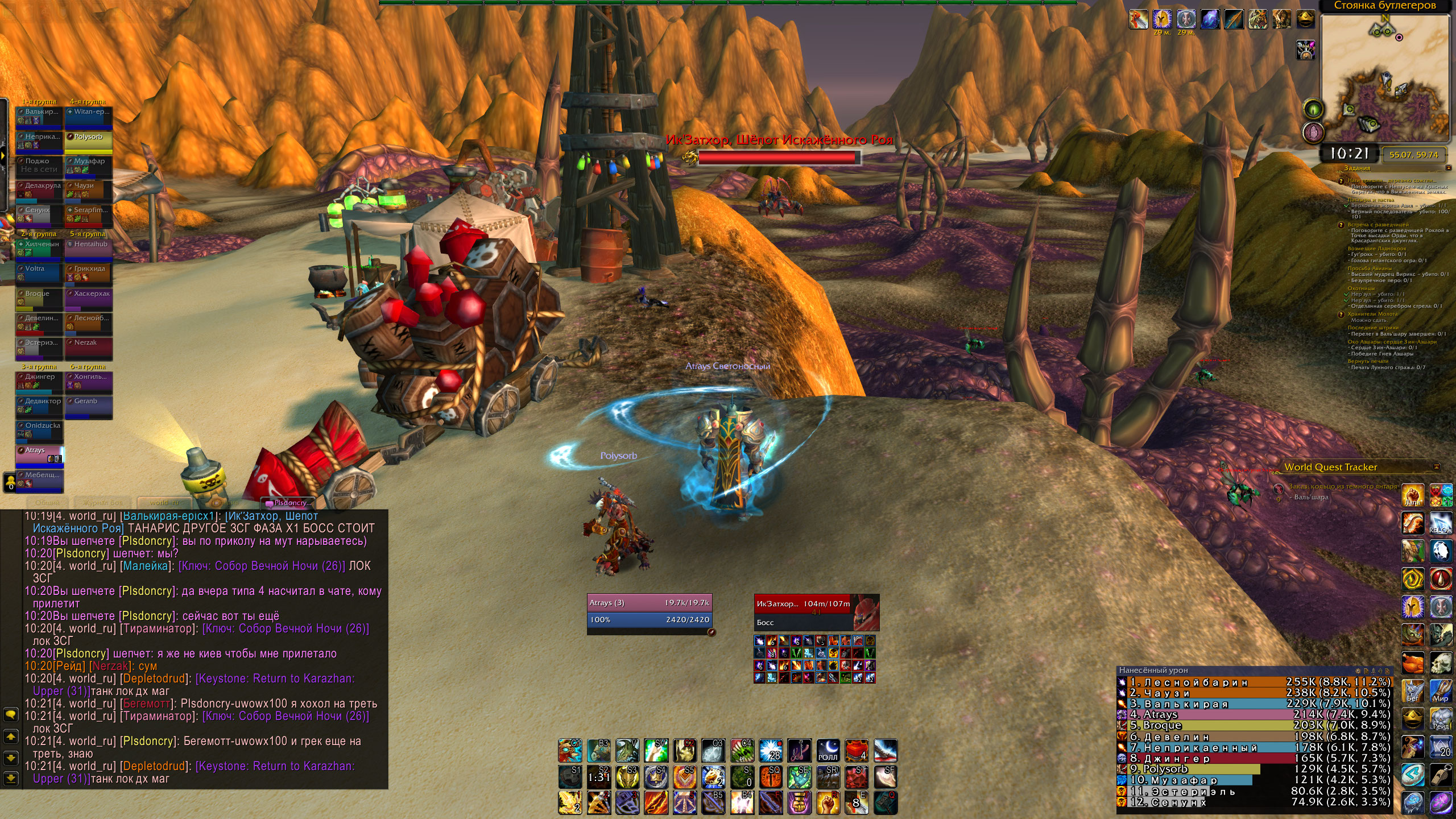Collapse the Задания quest tracker header

(1447, 168)
